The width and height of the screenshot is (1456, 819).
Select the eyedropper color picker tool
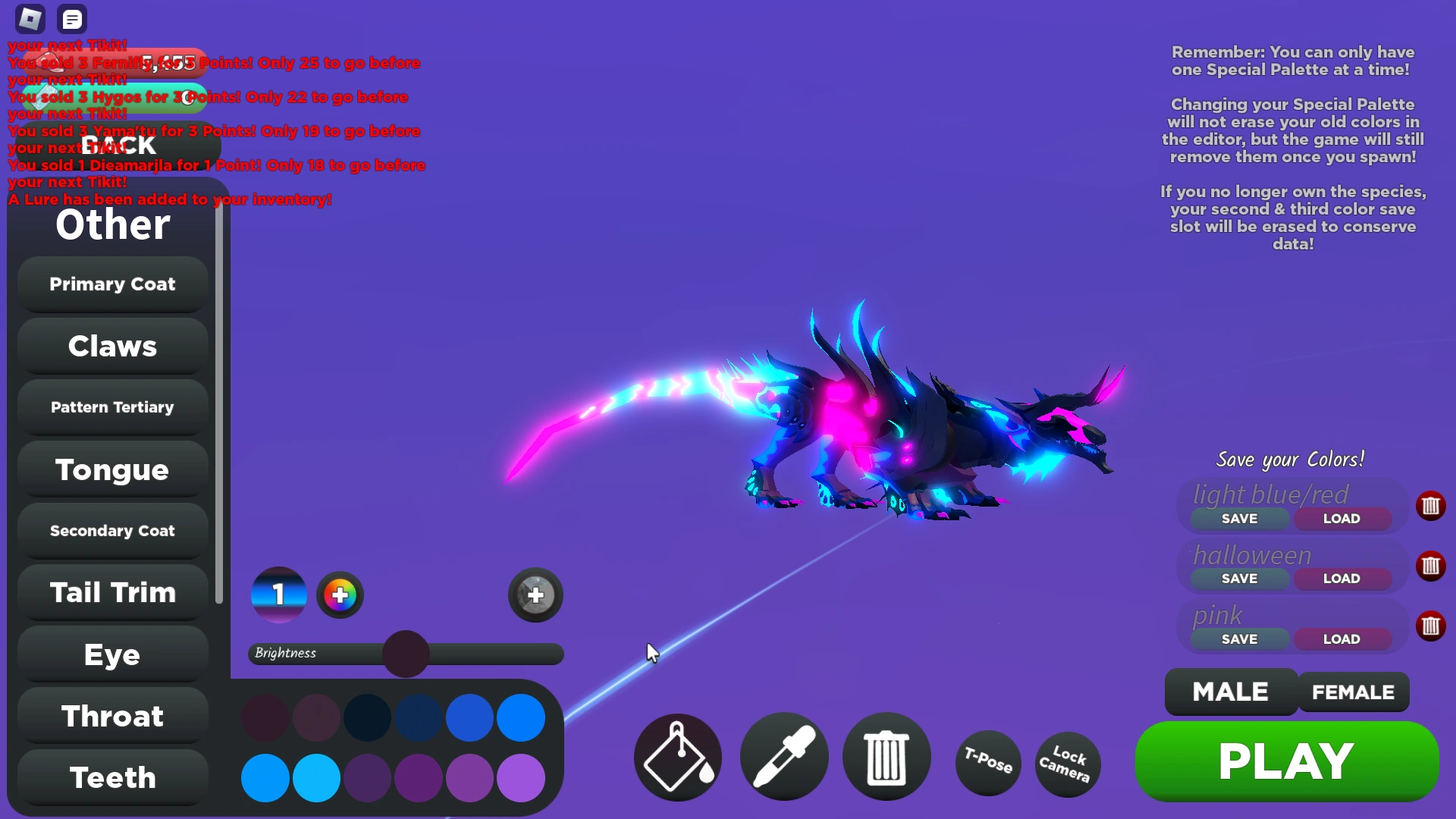pos(784,758)
